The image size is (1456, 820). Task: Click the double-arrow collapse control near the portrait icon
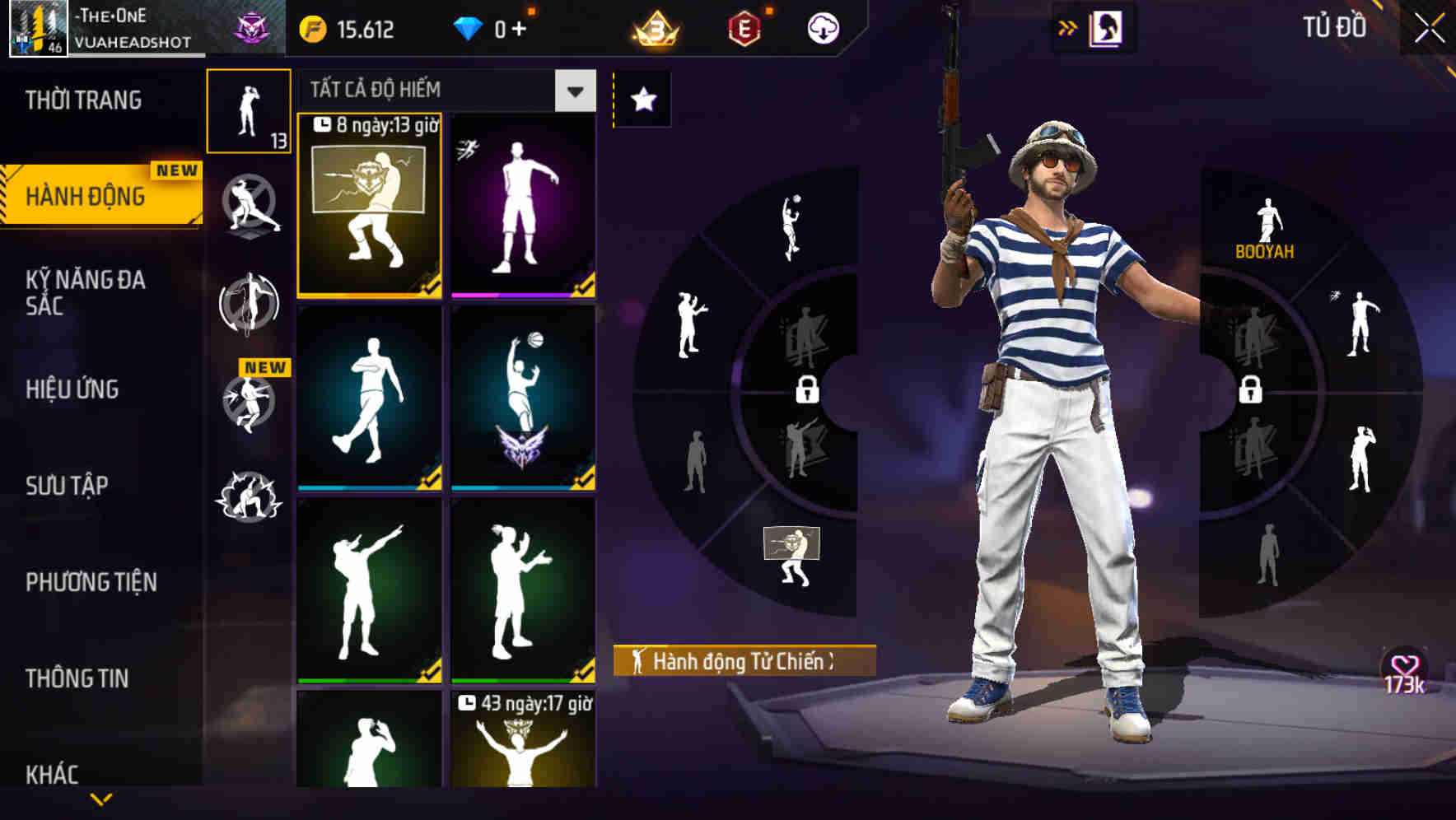[1066, 27]
